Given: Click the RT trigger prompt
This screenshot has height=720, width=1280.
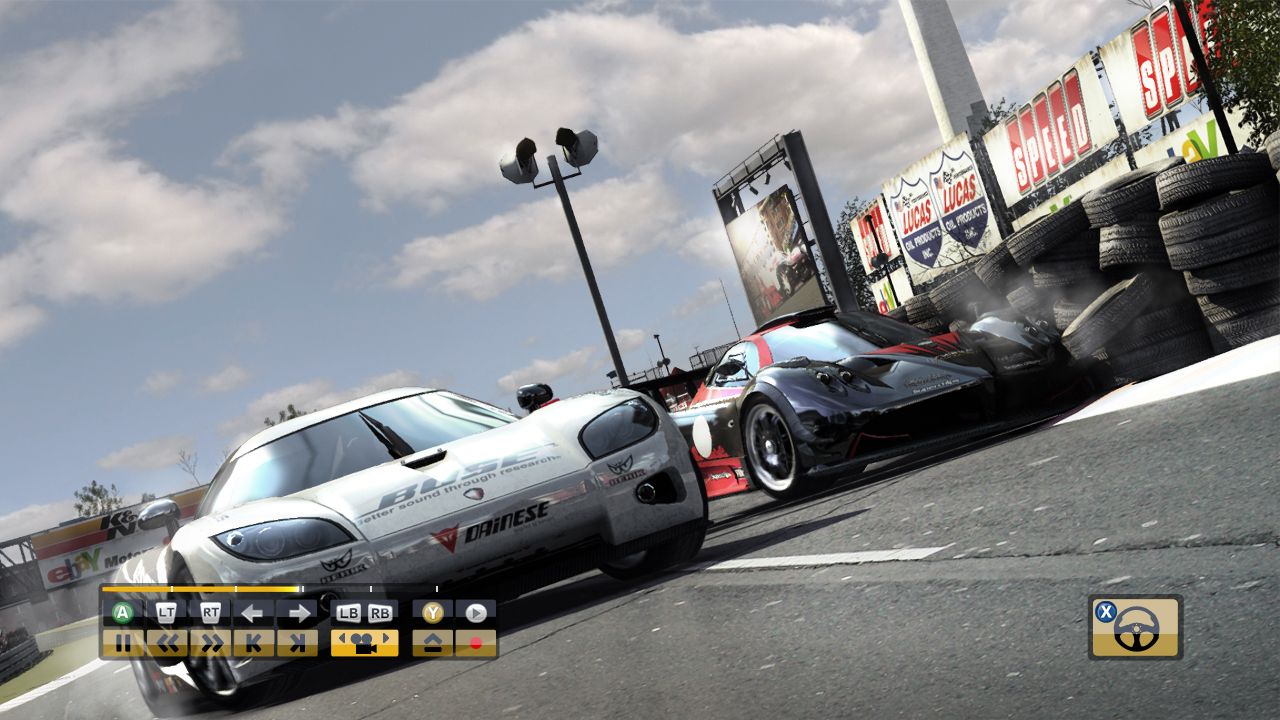Looking at the screenshot, I should point(211,612).
